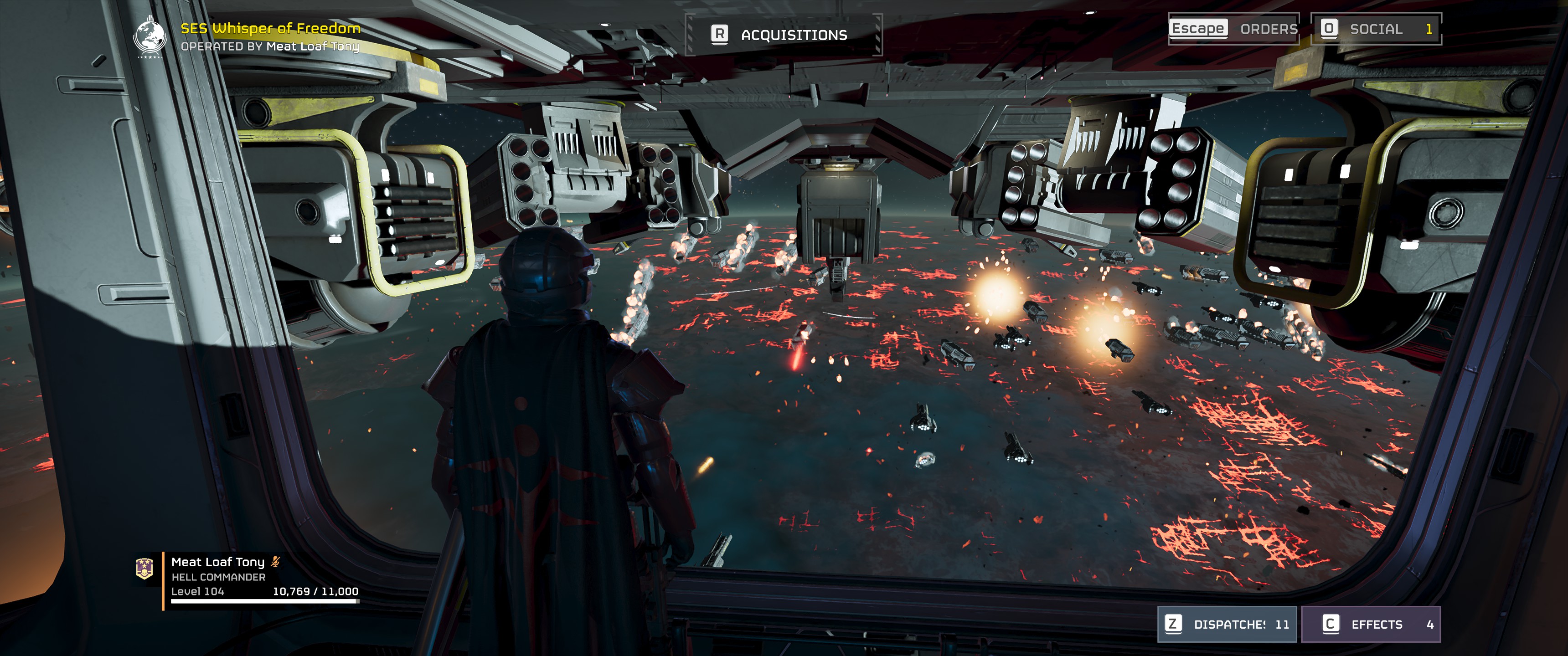
Task: Click the SES Whisper of Freedom ship name
Action: click(x=270, y=28)
